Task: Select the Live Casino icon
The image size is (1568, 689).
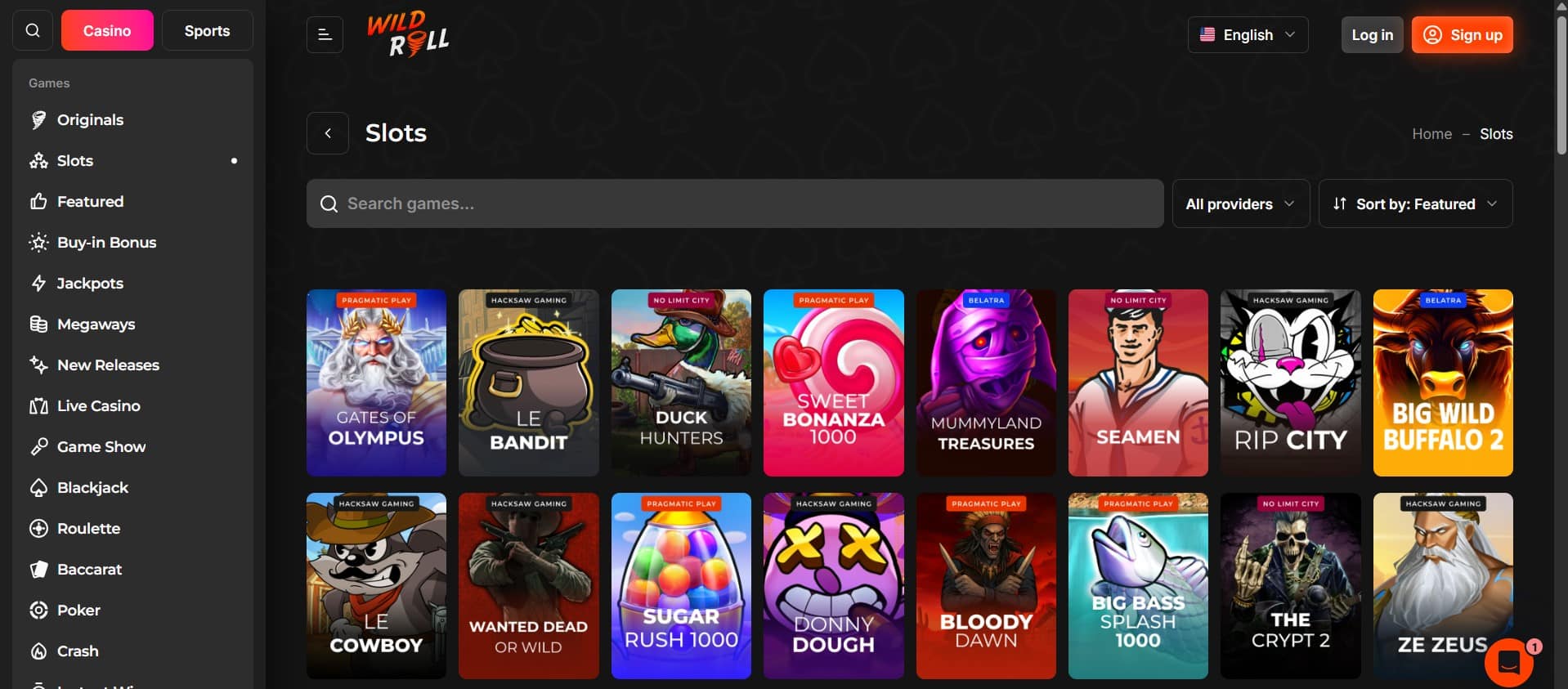Action: pos(38,405)
